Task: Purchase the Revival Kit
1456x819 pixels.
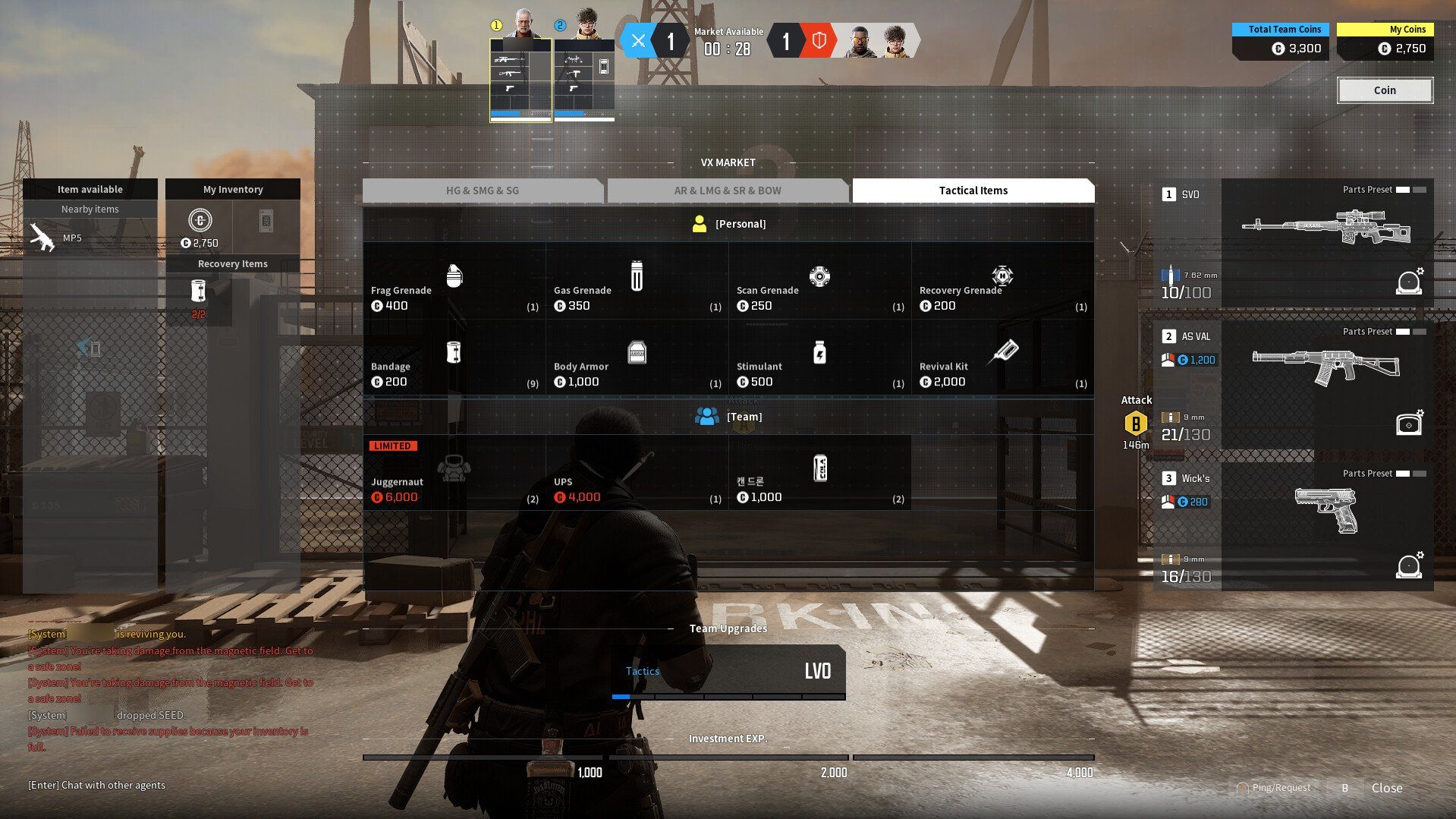Action: point(1002,358)
